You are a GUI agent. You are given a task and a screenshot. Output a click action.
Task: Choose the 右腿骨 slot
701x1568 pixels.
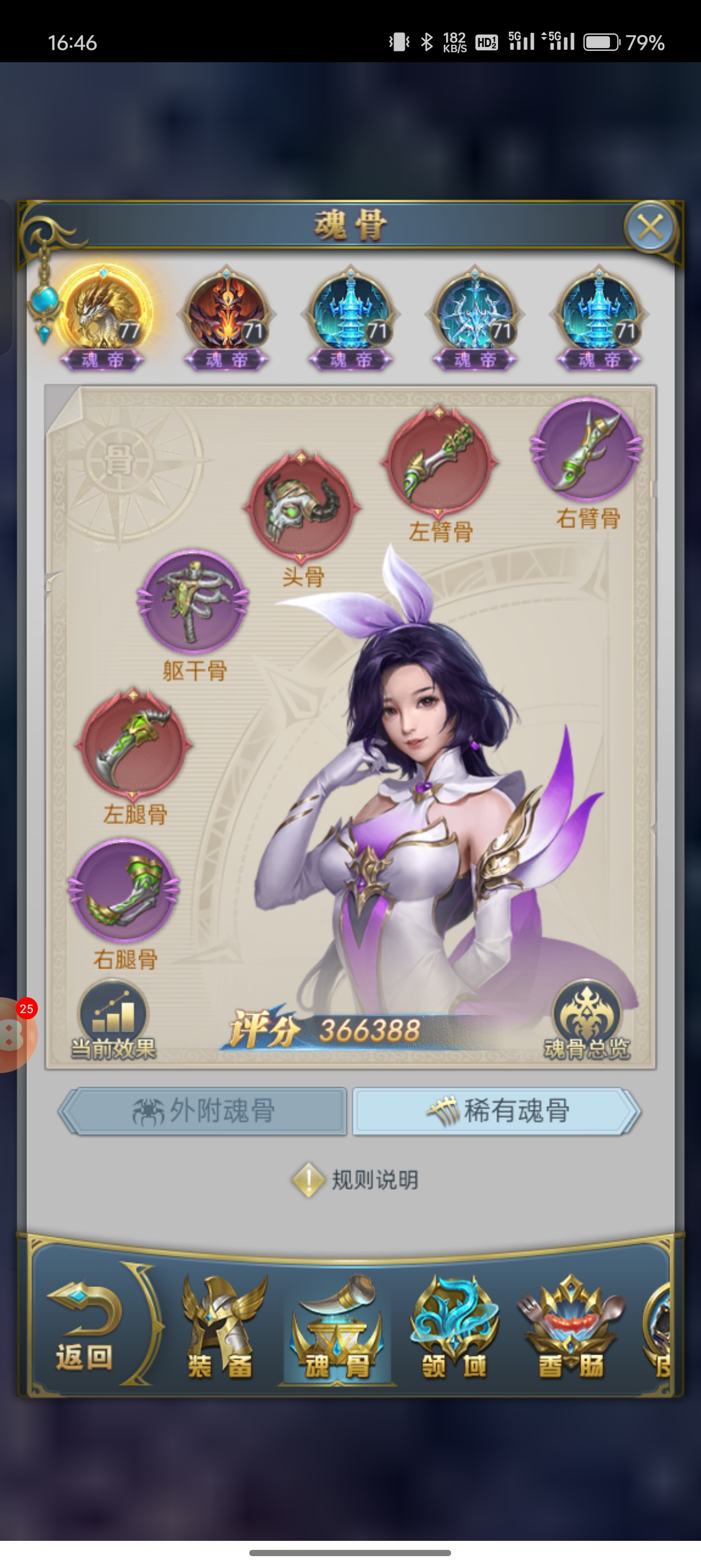tap(124, 890)
